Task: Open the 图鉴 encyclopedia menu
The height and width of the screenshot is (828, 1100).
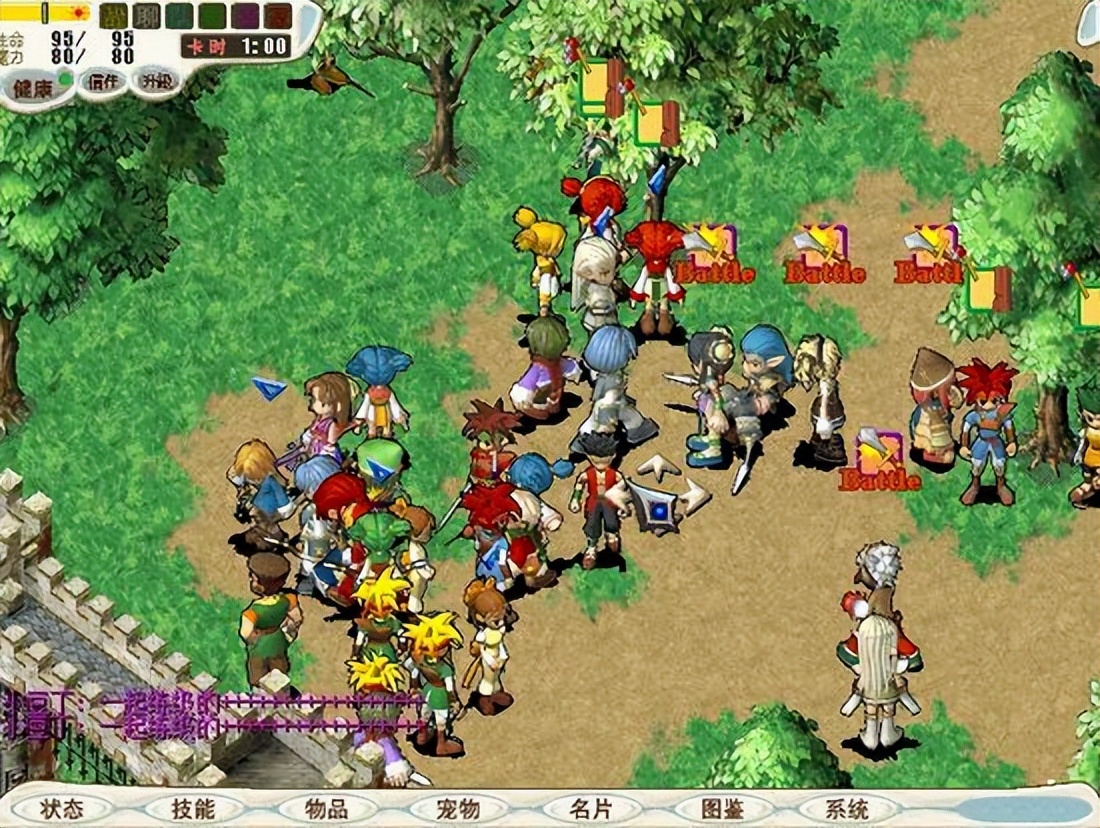Action: coord(722,808)
